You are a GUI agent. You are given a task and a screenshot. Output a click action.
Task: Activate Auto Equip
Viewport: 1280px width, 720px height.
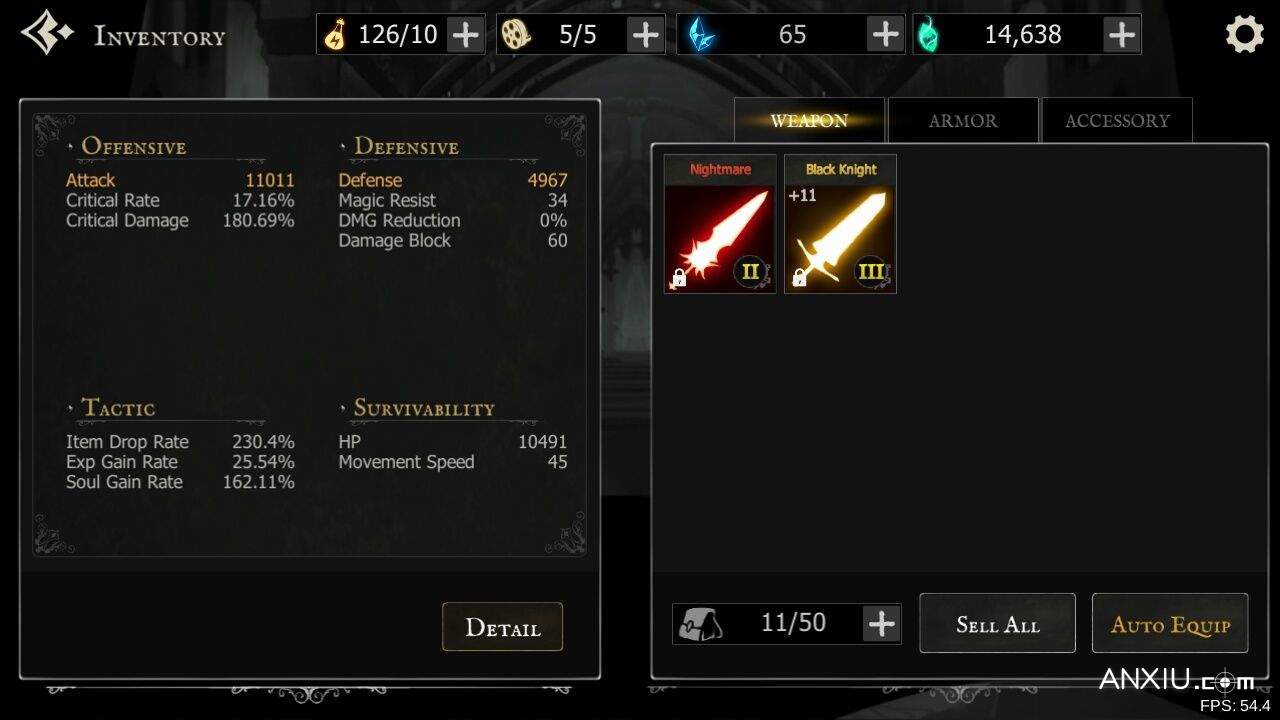tap(1170, 624)
